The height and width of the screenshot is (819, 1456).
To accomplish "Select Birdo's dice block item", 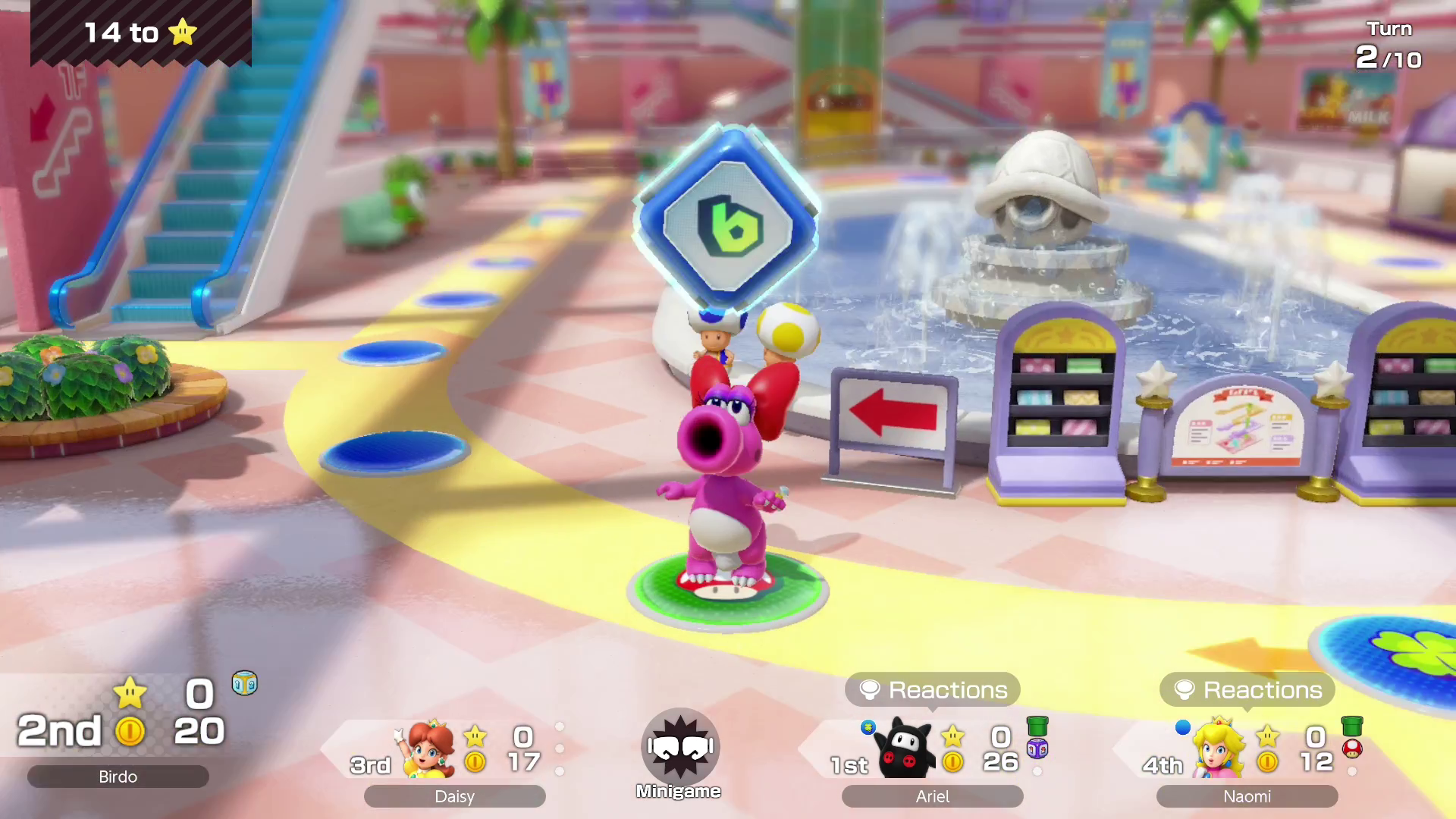I will point(244,683).
